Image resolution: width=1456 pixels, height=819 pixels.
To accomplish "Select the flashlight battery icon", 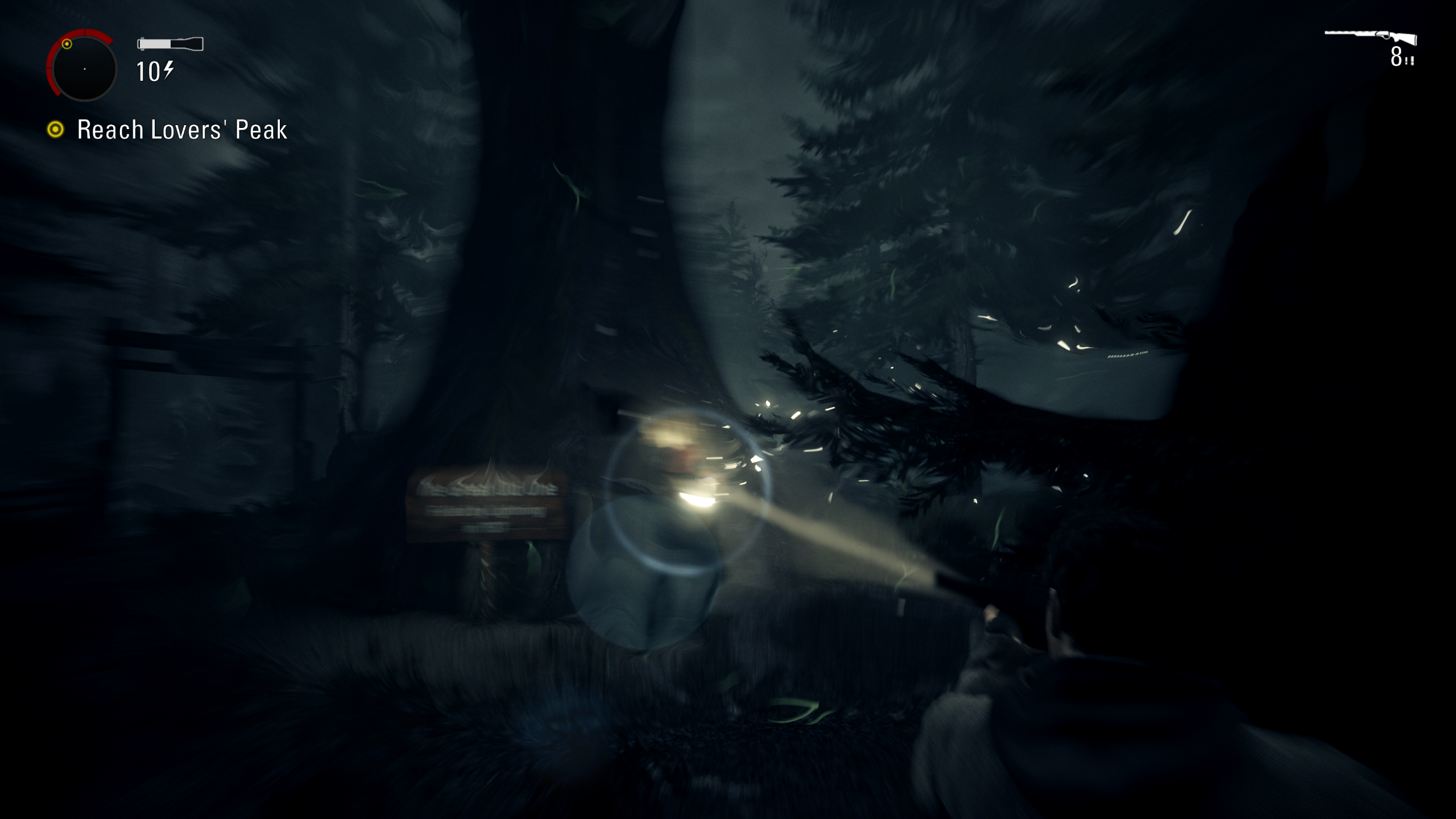I will (170, 44).
